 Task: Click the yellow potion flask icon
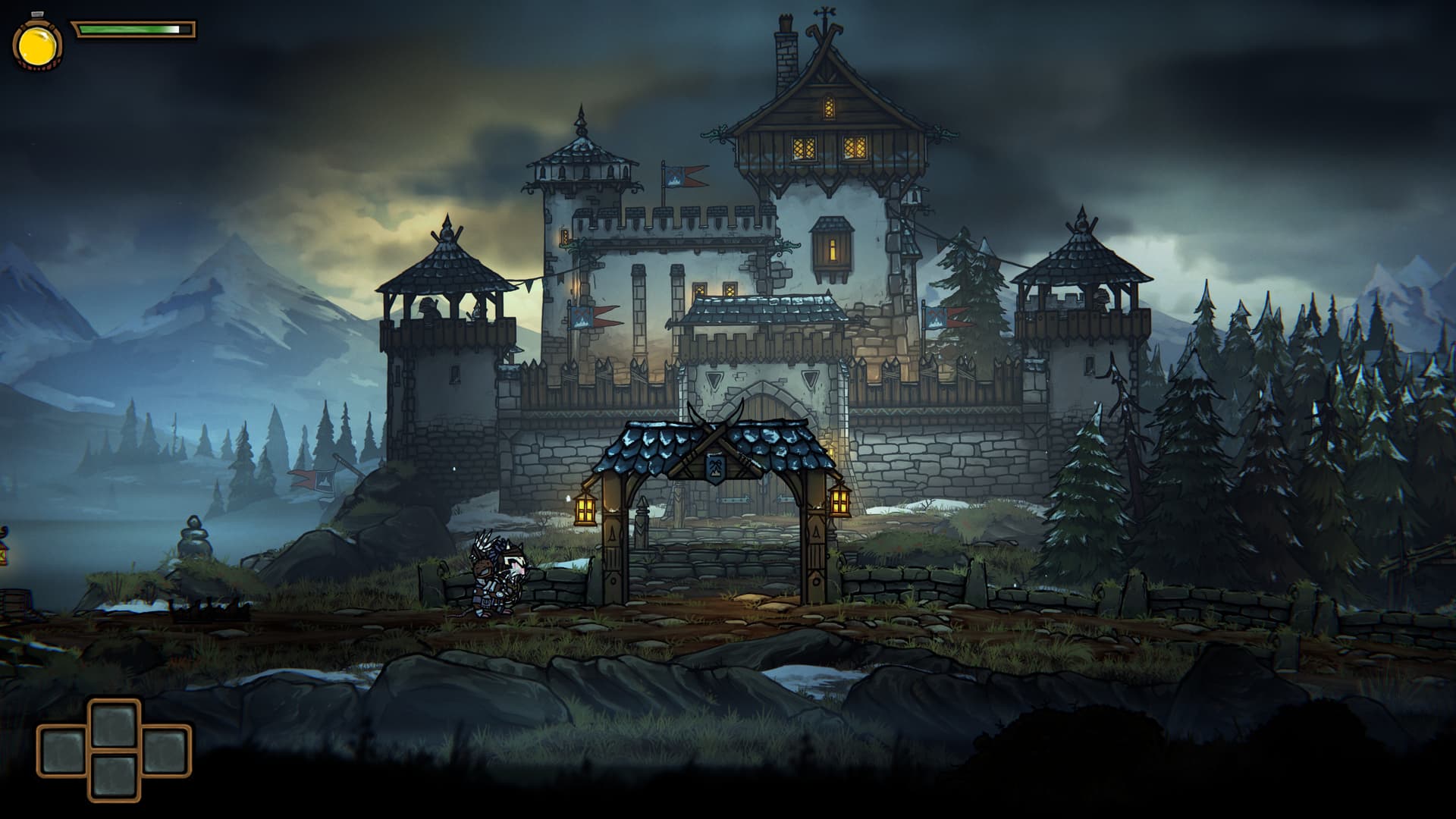pos(37,45)
